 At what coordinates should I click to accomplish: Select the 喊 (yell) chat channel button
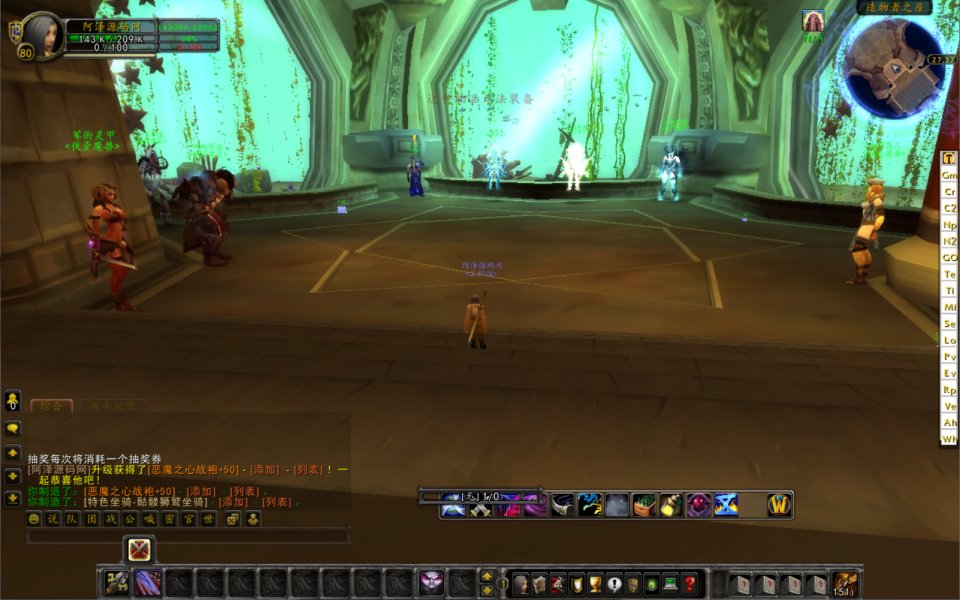(x=150, y=519)
